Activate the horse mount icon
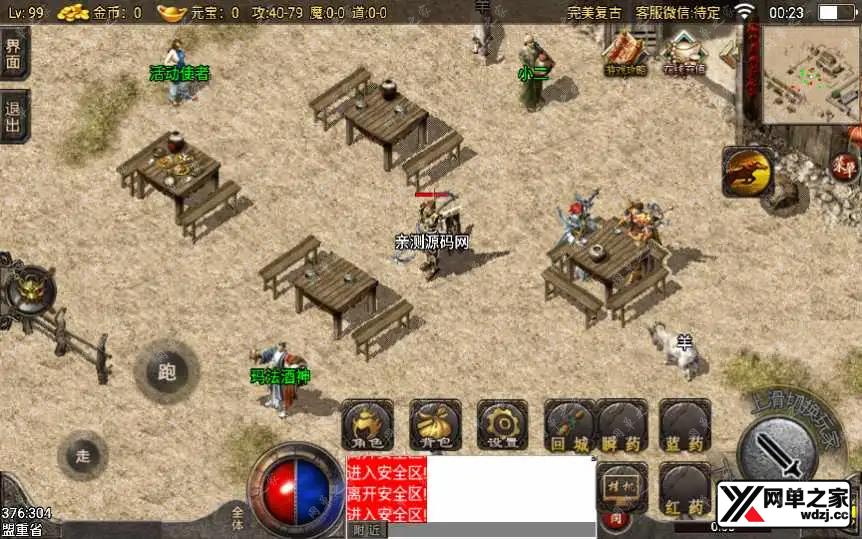 (748, 171)
